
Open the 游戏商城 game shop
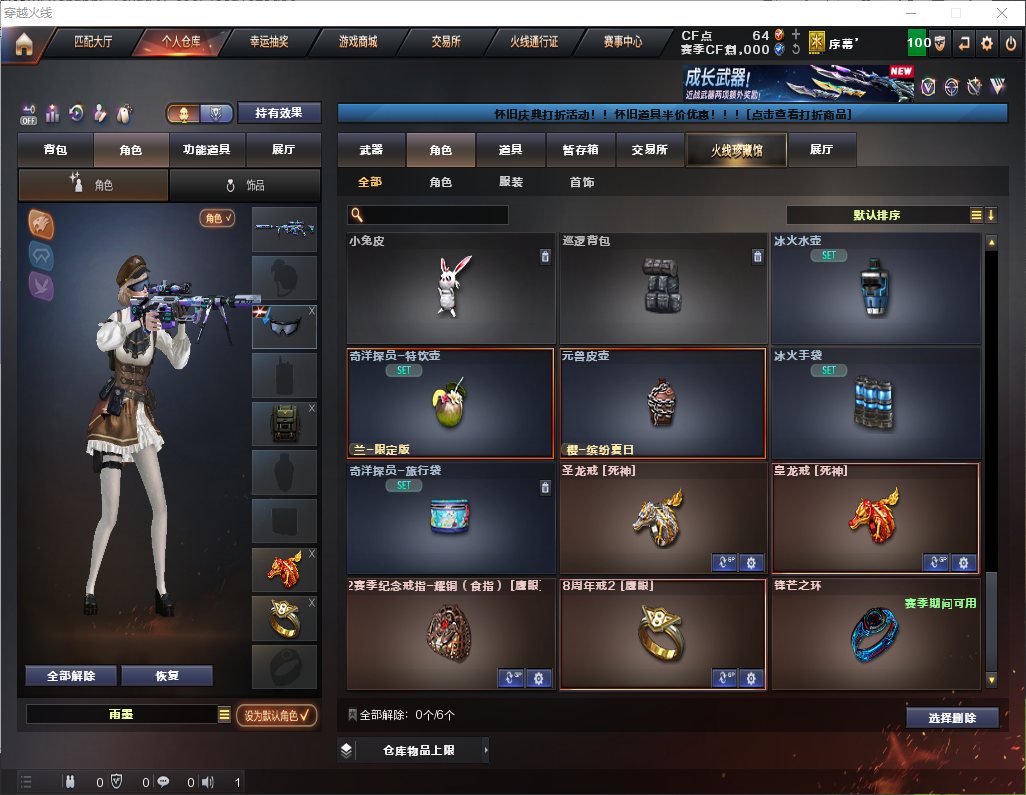tap(358, 43)
